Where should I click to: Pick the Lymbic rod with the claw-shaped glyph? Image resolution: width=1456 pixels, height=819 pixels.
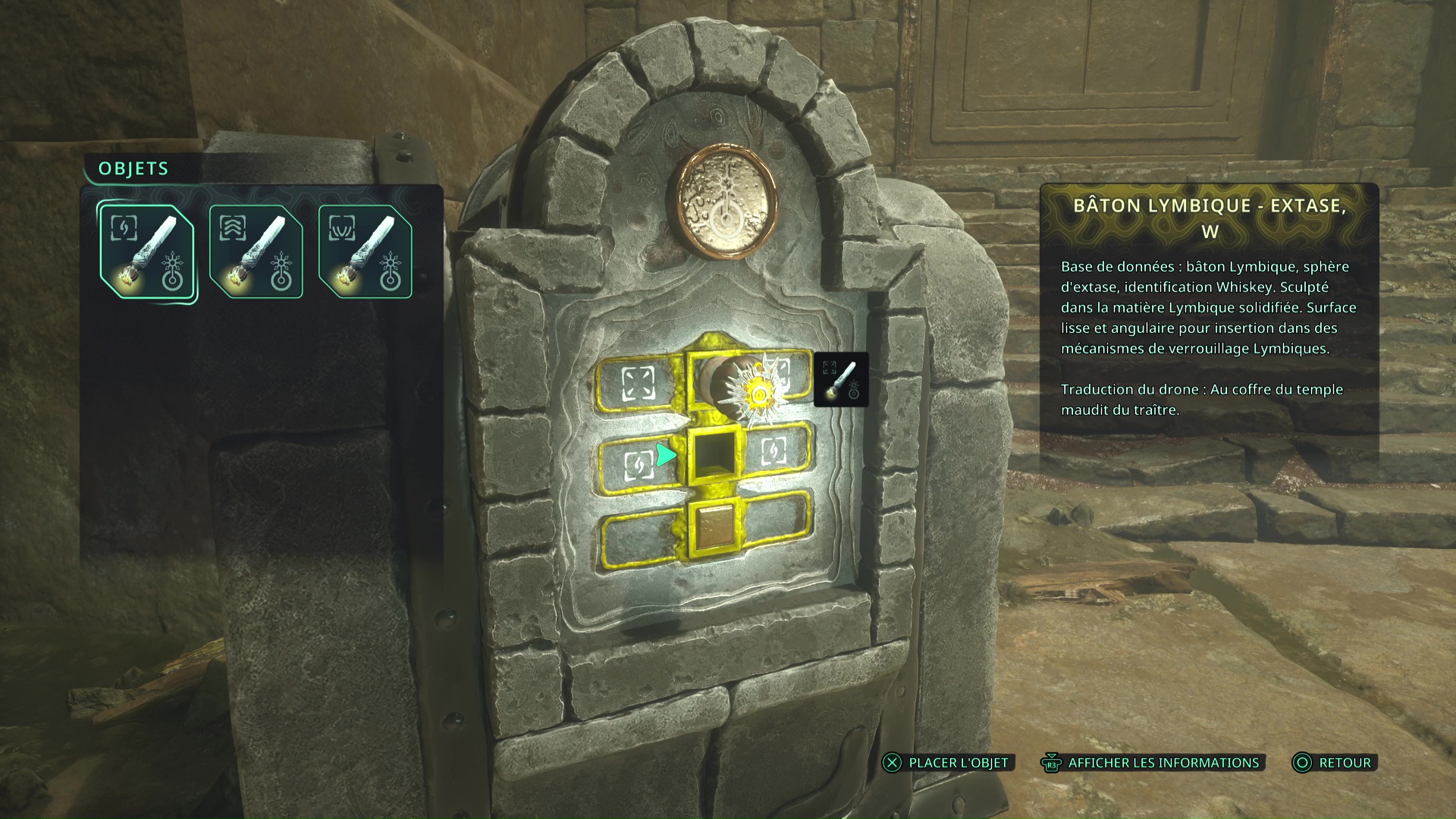click(365, 253)
